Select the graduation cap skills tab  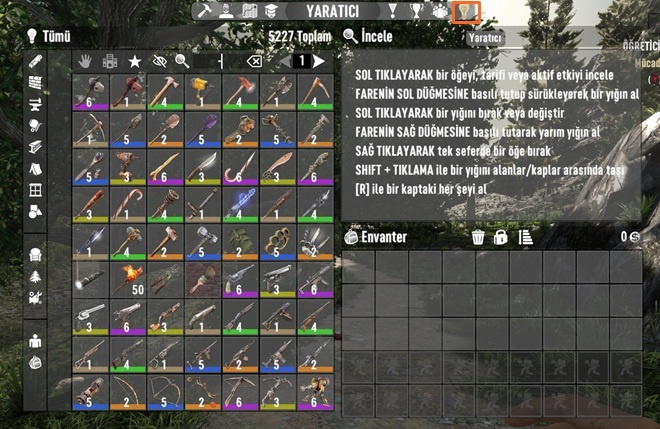click(x=271, y=11)
